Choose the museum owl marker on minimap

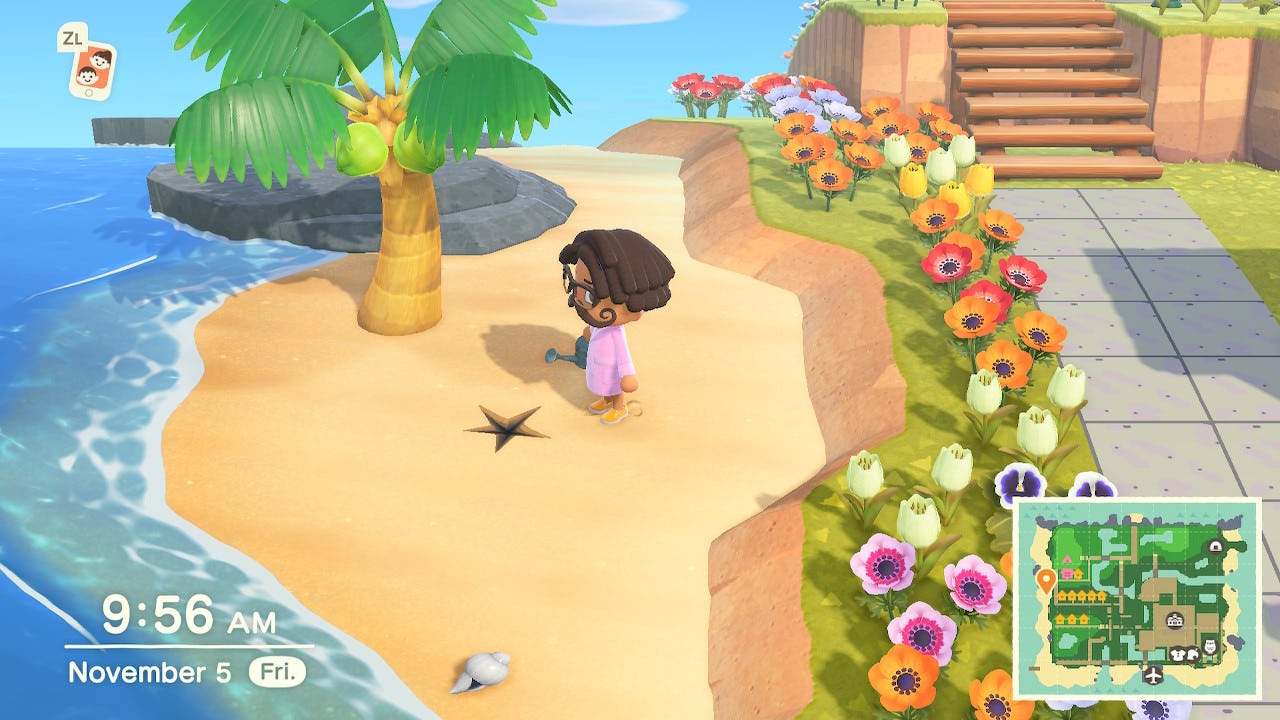(1208, 648)
